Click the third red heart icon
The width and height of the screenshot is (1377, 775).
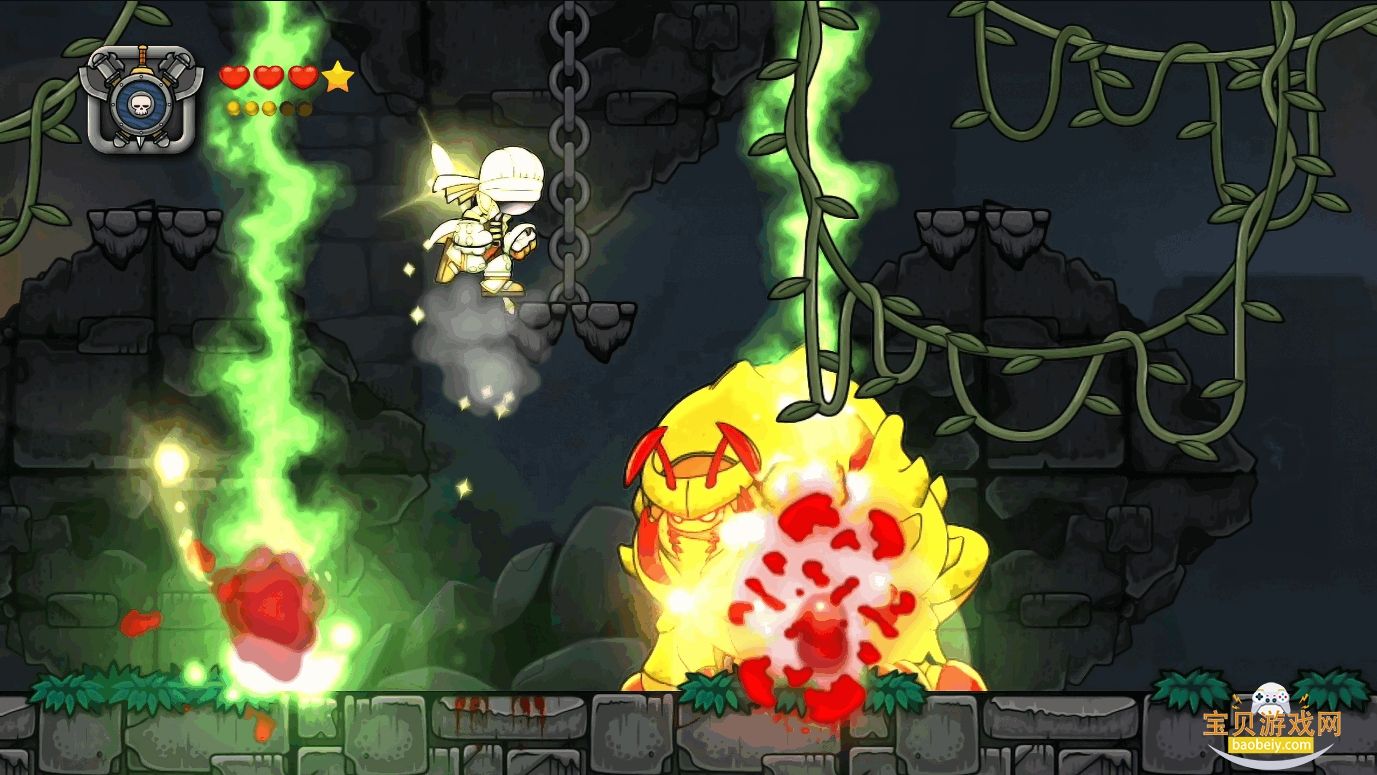[x=302, y=77]
